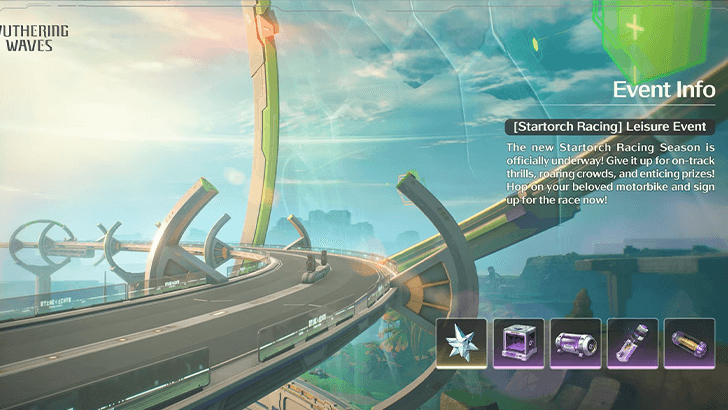View the tilted purple vial reward
Image resolution: width=728 pixels, height=410 pixels.
click(x=633, y=345)
